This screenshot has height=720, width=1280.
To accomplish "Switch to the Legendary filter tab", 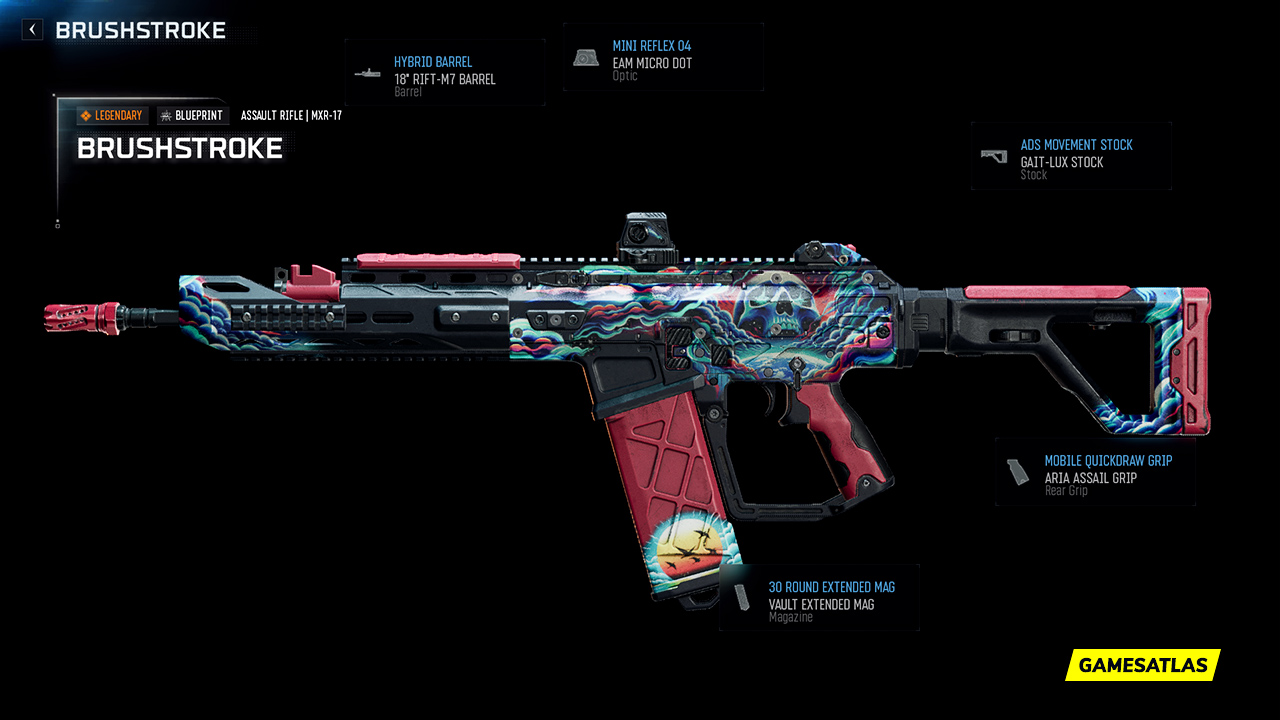I will tap(112, 115).
